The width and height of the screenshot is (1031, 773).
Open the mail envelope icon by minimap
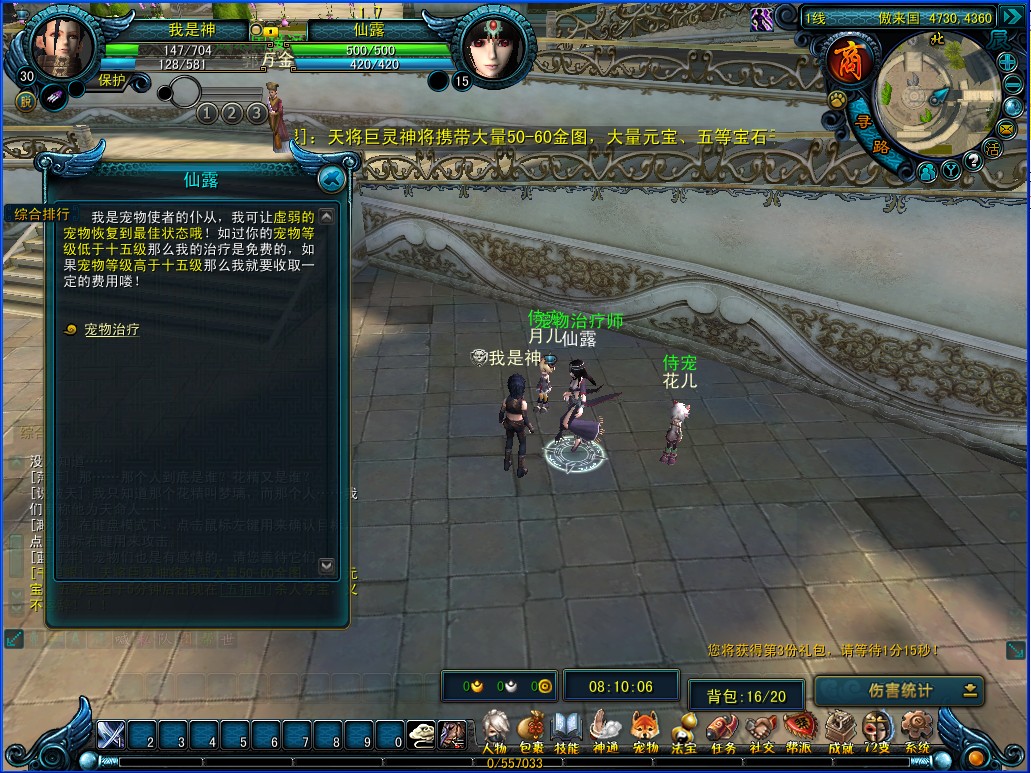1006,128
